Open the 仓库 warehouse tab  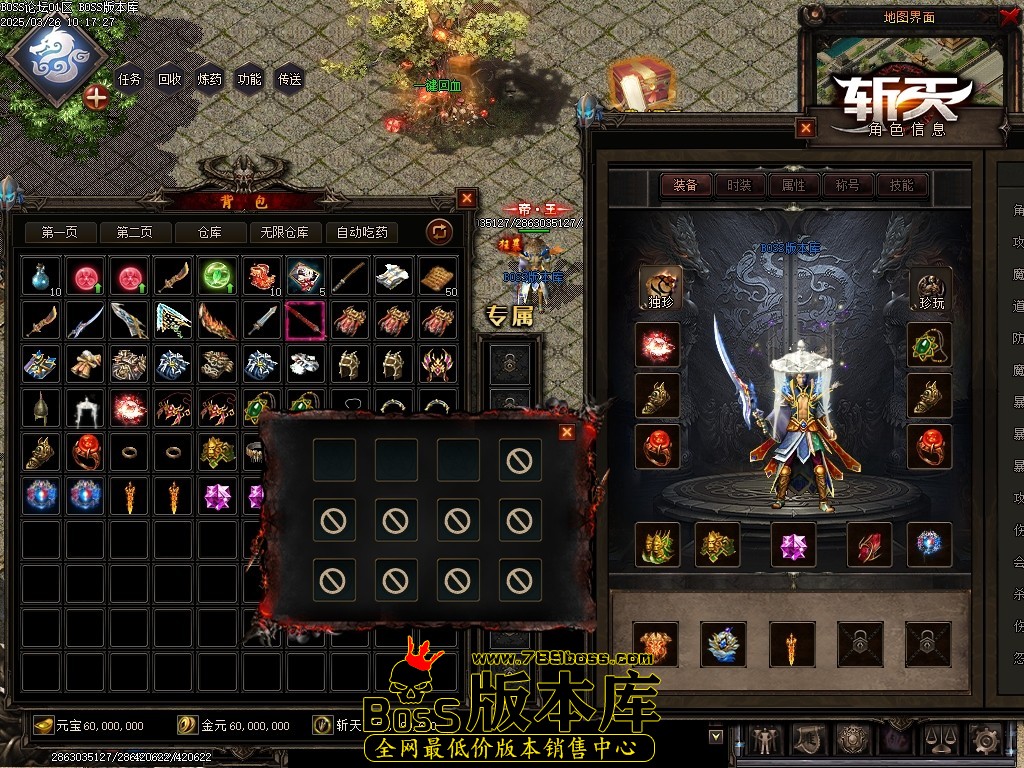coord(209,232)
